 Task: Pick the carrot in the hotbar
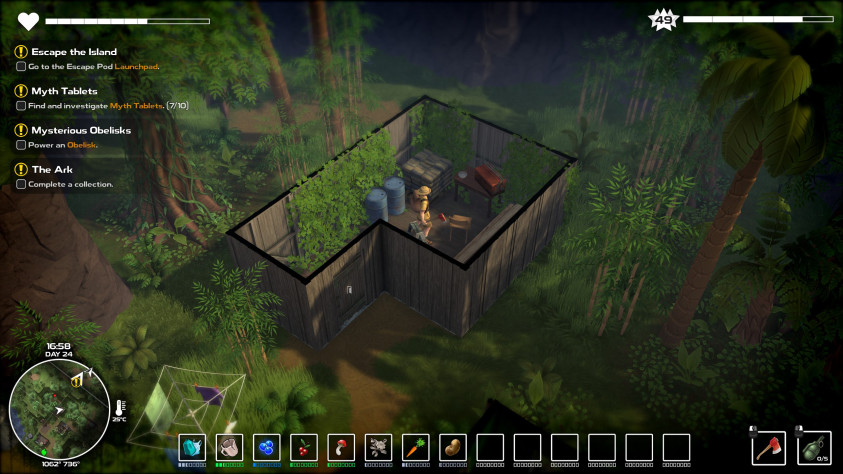415,447
